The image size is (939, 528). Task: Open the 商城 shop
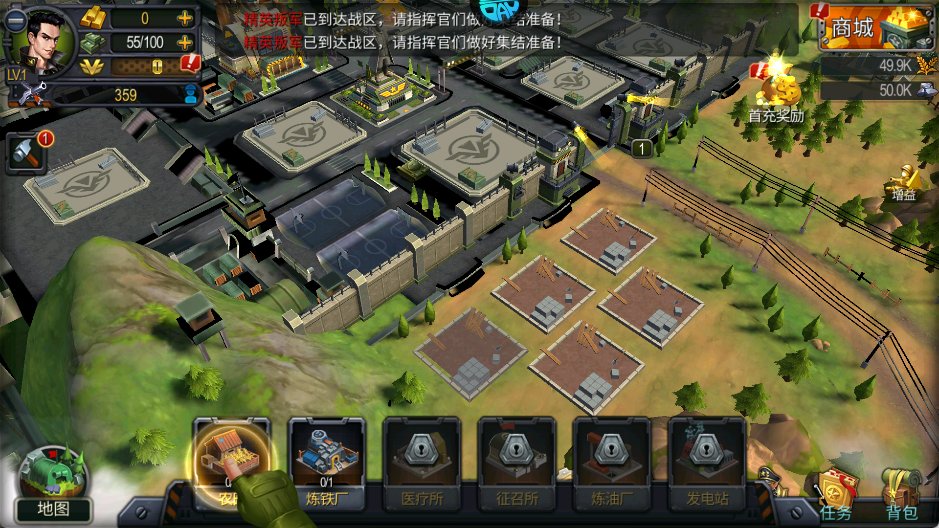pyautogui.click(x=868, y=28)
